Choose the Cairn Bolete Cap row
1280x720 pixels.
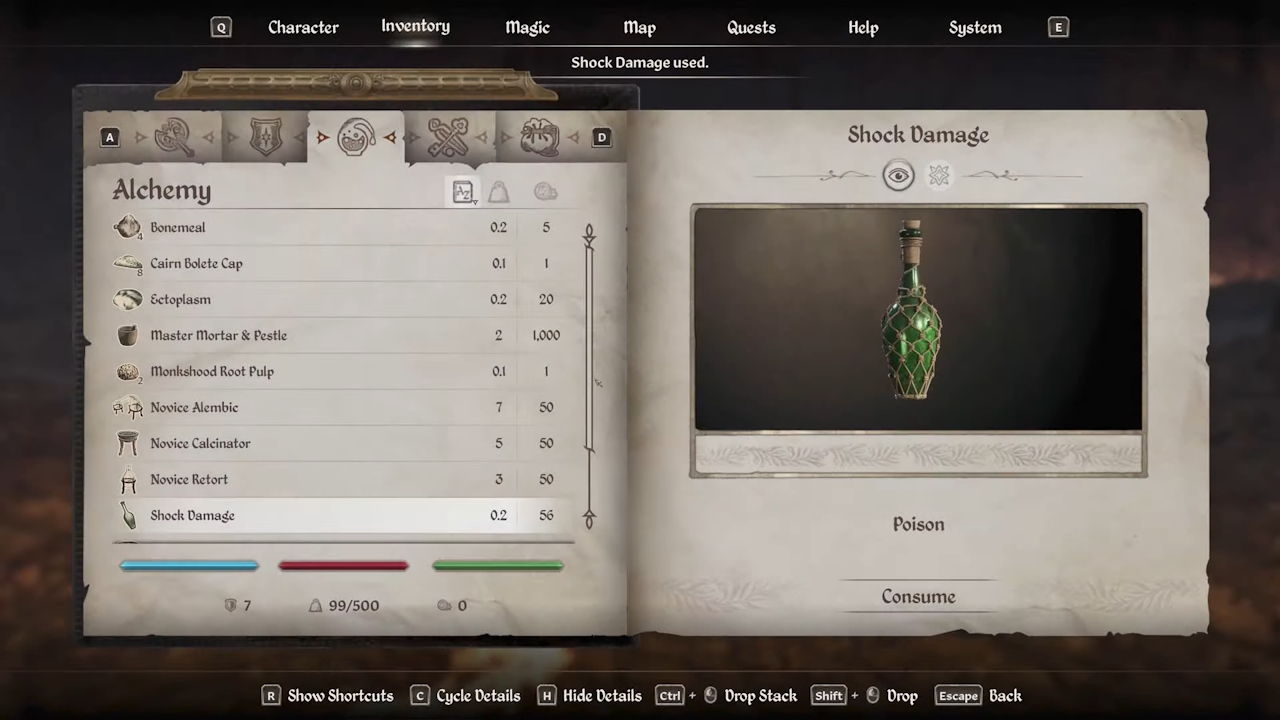click(196, 264)
